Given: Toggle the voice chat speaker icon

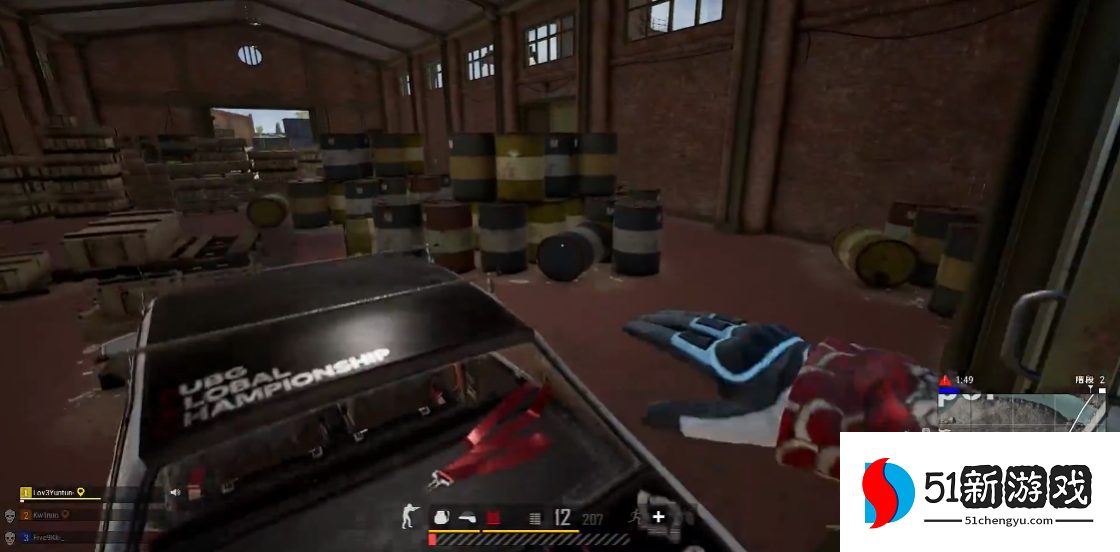Looking at the screenshot, I should [175, 492].
